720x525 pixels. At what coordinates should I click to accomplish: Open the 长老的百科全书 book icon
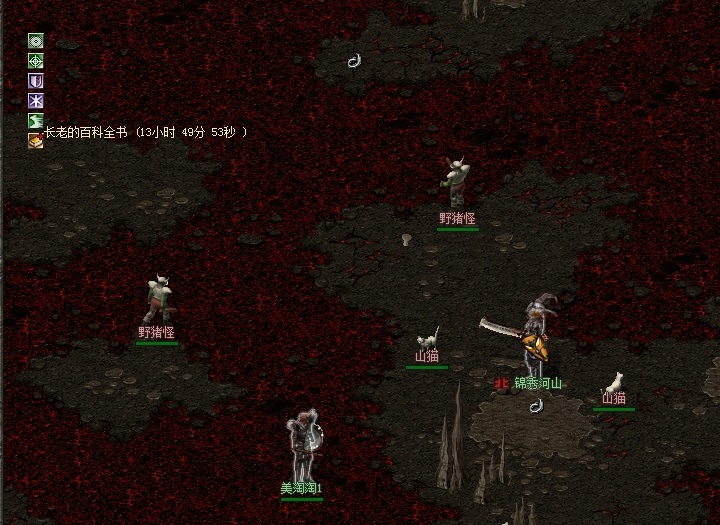(x=36, y=140)
